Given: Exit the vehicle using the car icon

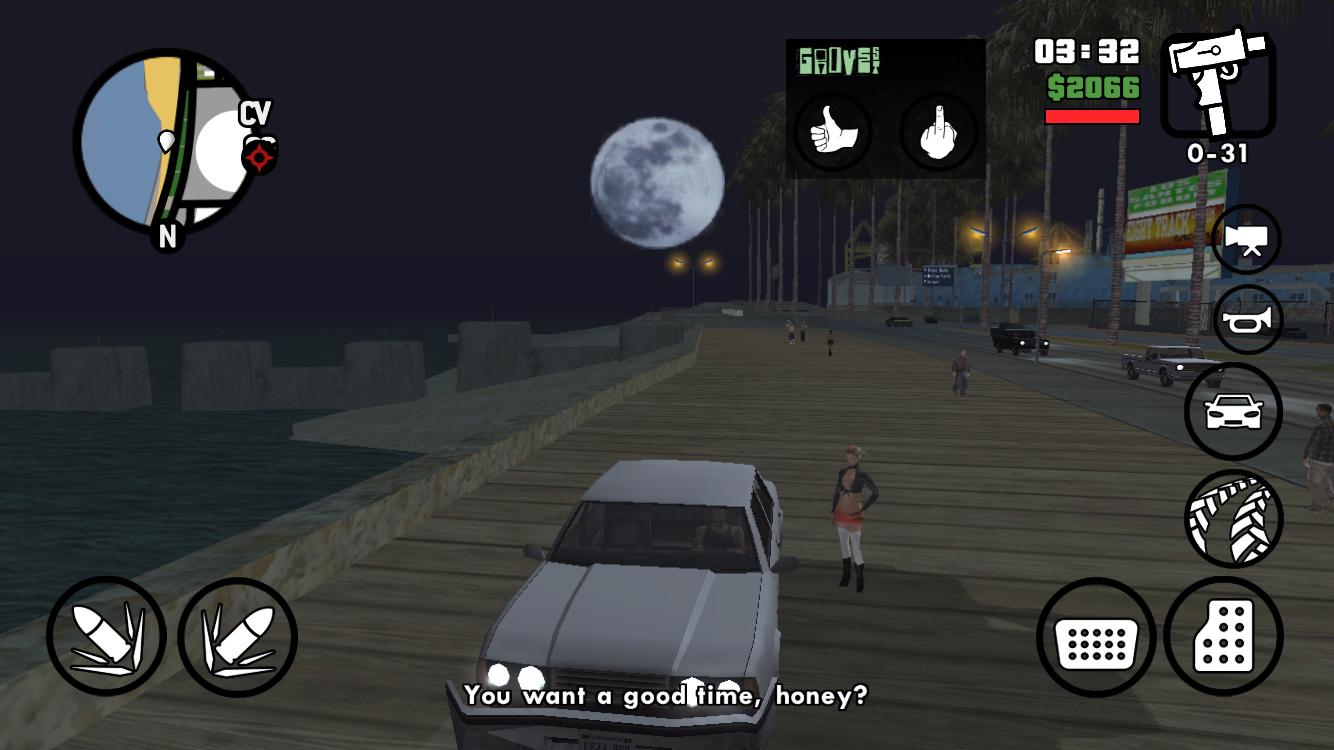Looking at the screenshot, I should (1233, 411).
